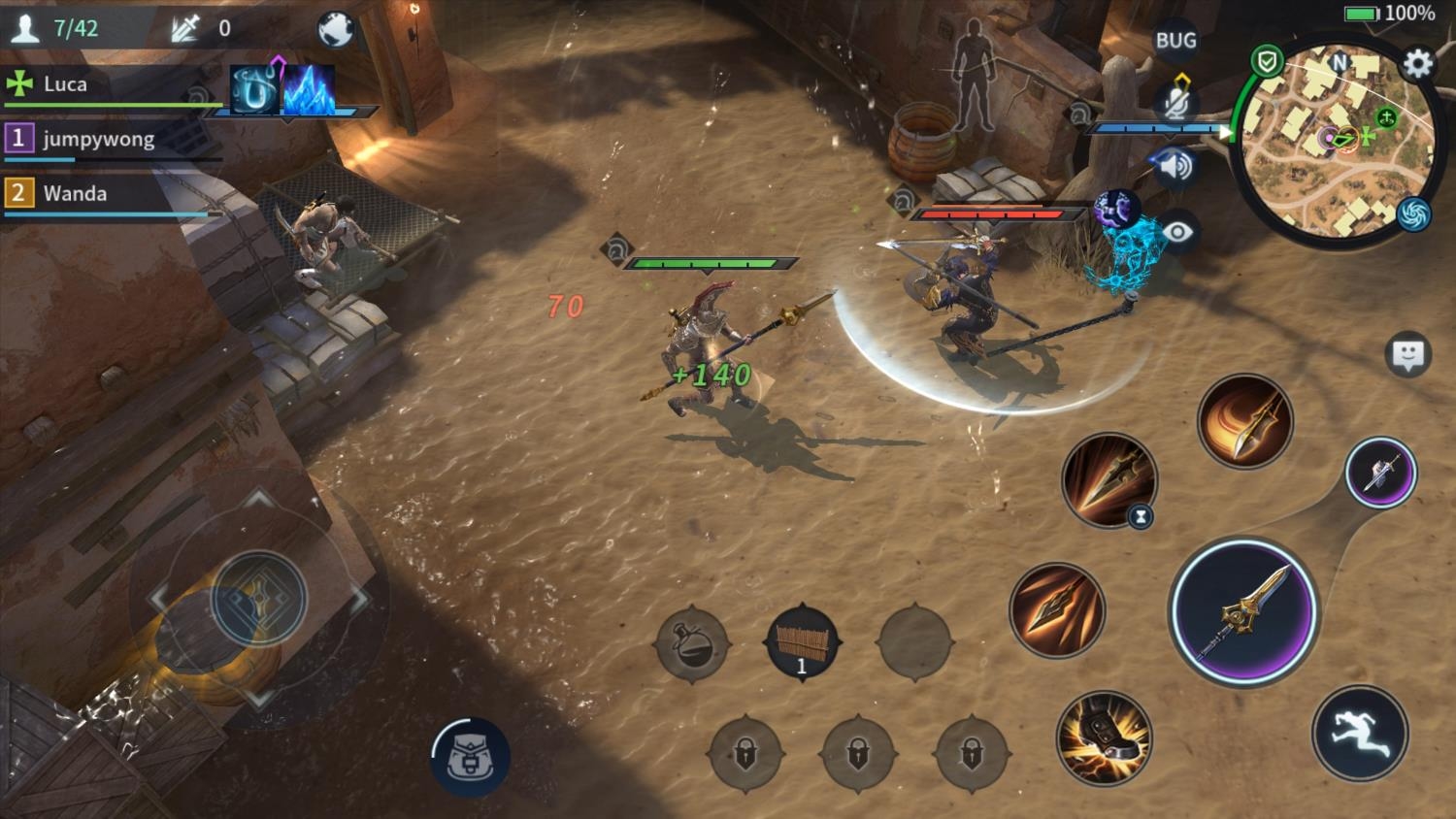Screen dimensions: 1456x819
Task: Select the wooden fence item slot
Action: tap(802, 642)
